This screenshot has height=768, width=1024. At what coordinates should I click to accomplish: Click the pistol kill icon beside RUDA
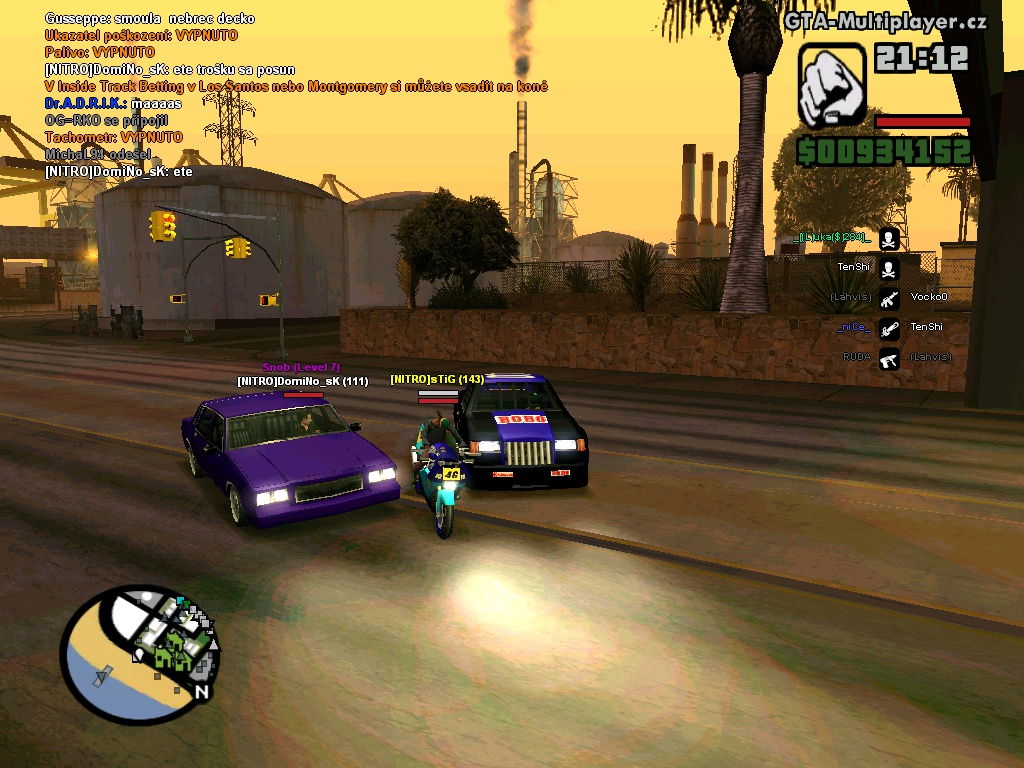point(889,358)
